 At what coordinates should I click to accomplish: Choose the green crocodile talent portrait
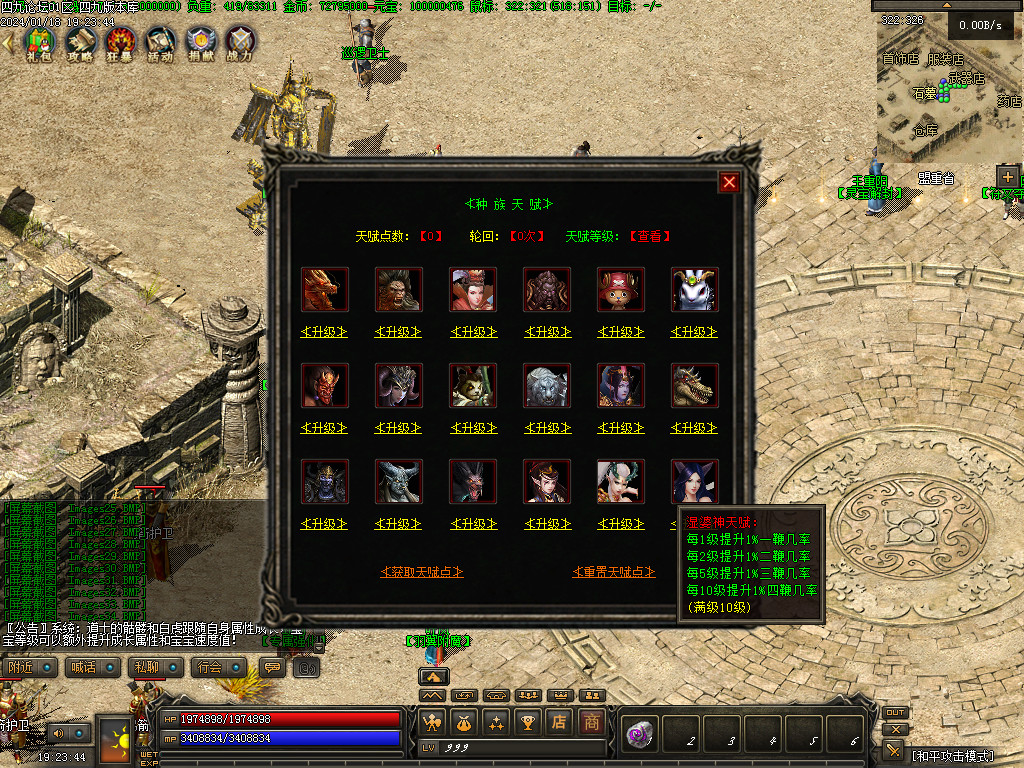(x=695, y=386)
